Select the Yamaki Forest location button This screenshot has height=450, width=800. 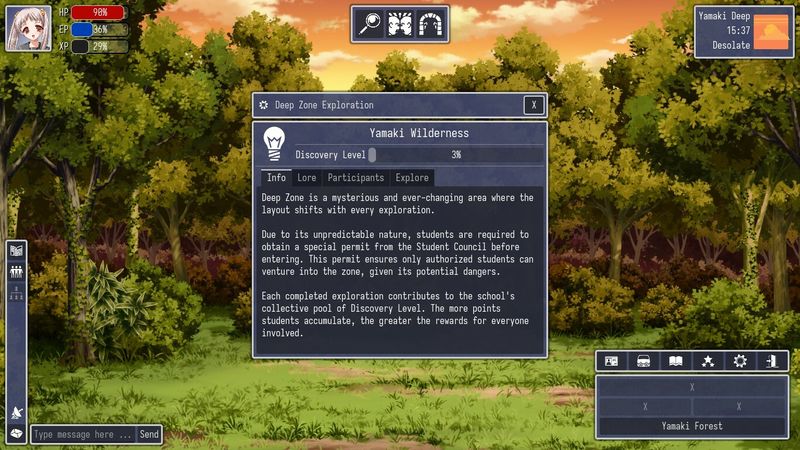click(x=692, y=426)
